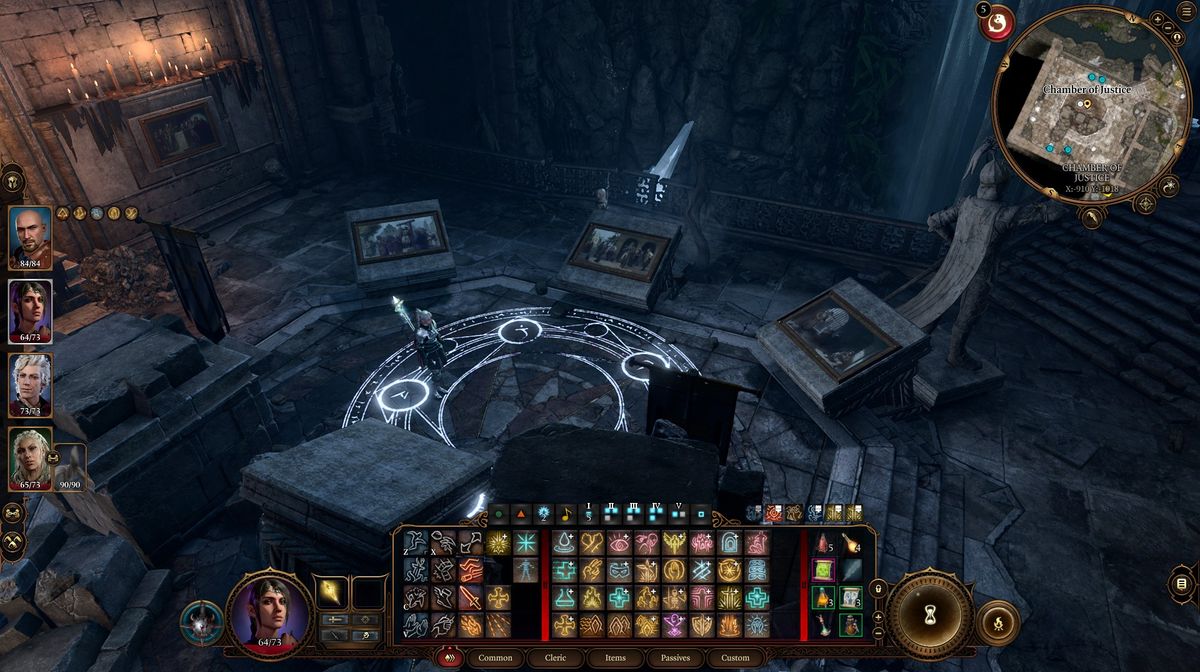
Task: Select the bald man's party portrait
Action: (30, 236)
